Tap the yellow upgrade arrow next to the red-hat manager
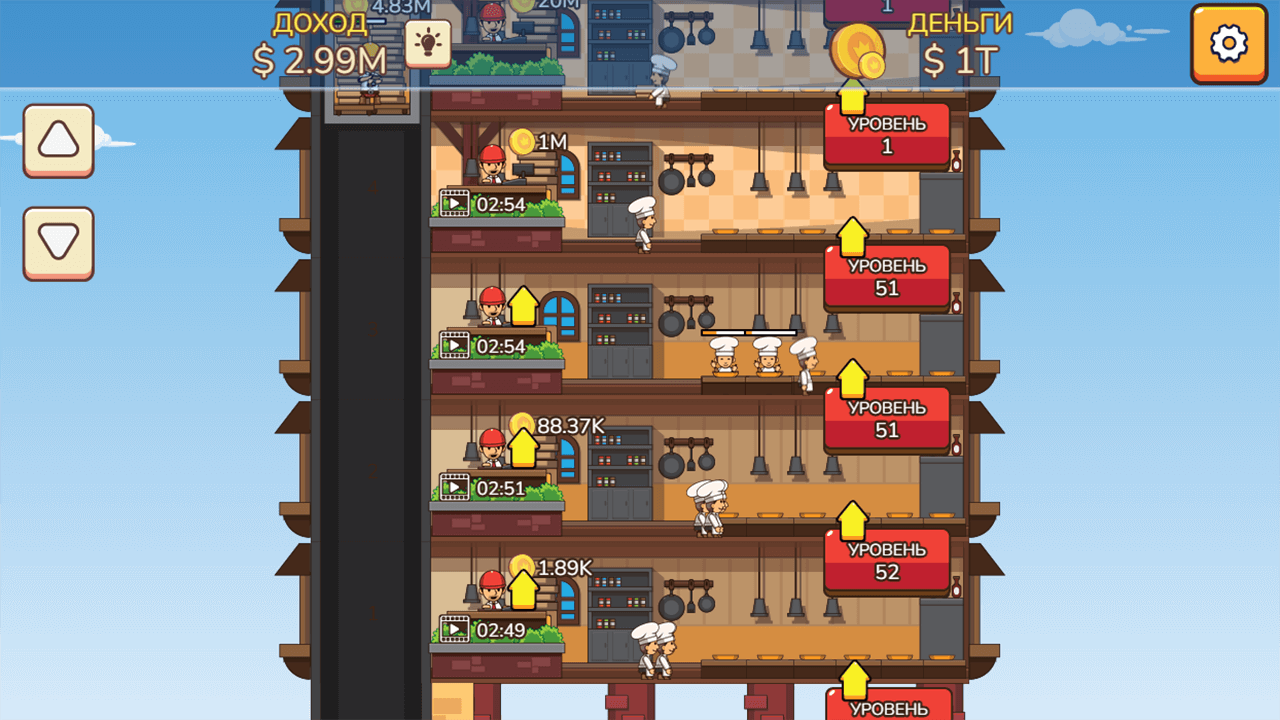1280x720 pixels. [521, 307]
